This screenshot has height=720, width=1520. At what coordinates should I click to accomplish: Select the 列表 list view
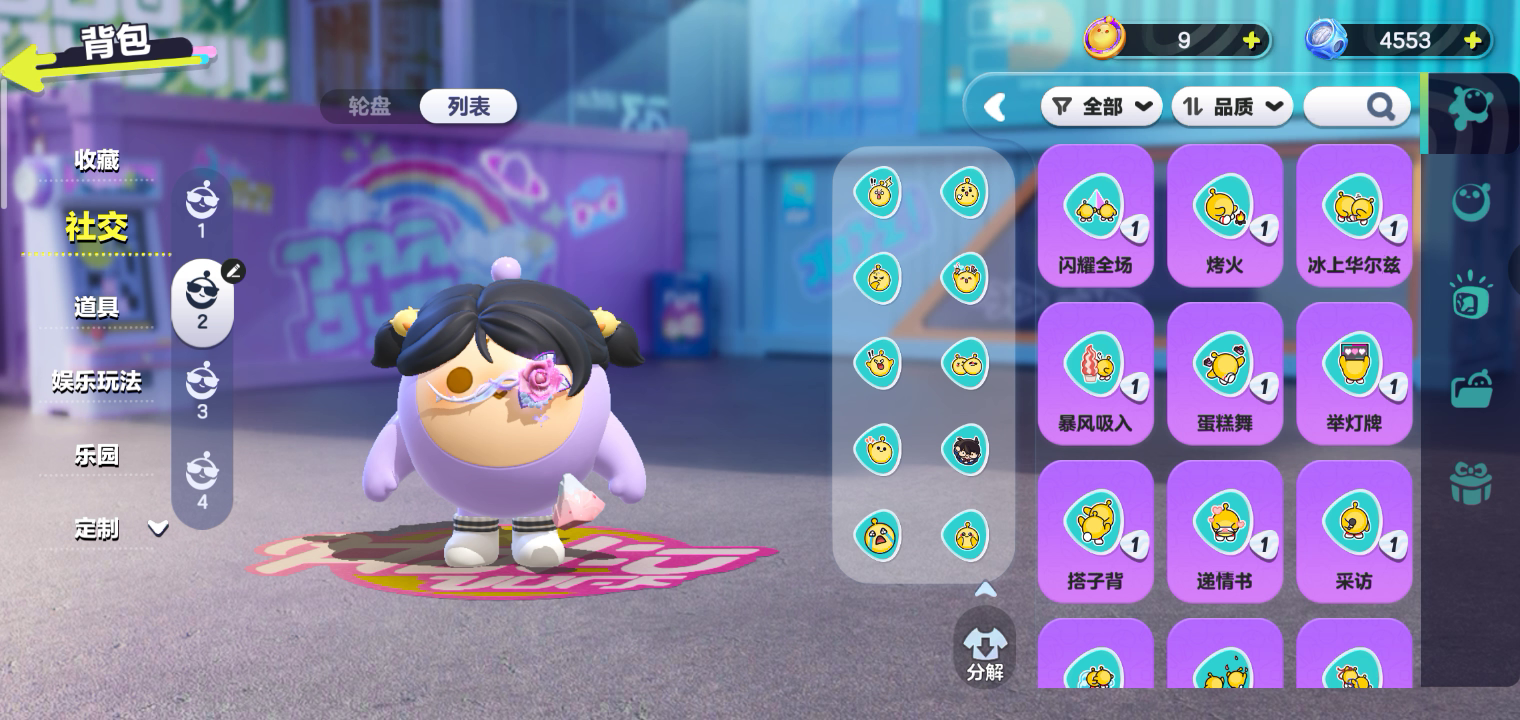(x=468, y=106)
